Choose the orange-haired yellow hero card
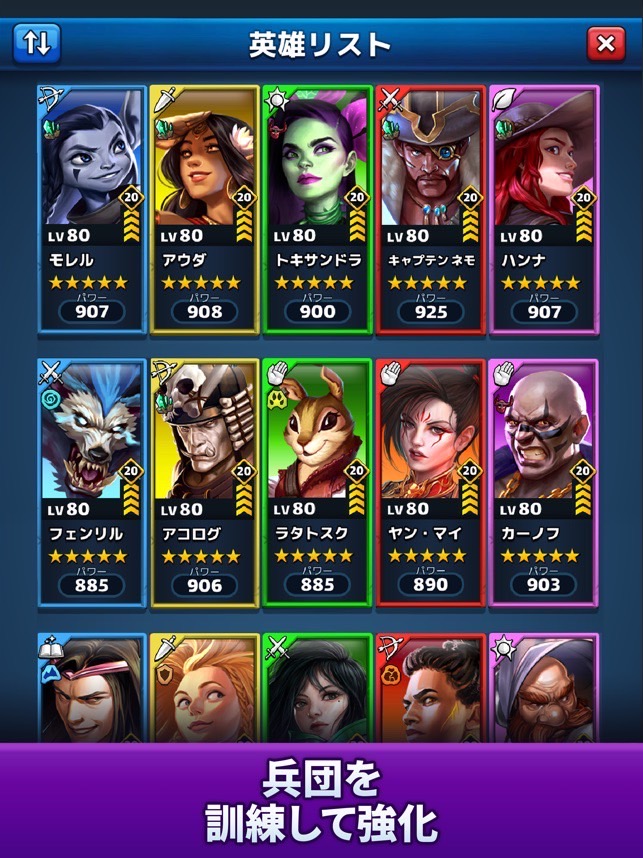Viewport: 643px width, 858px height. tap(204, 688)
